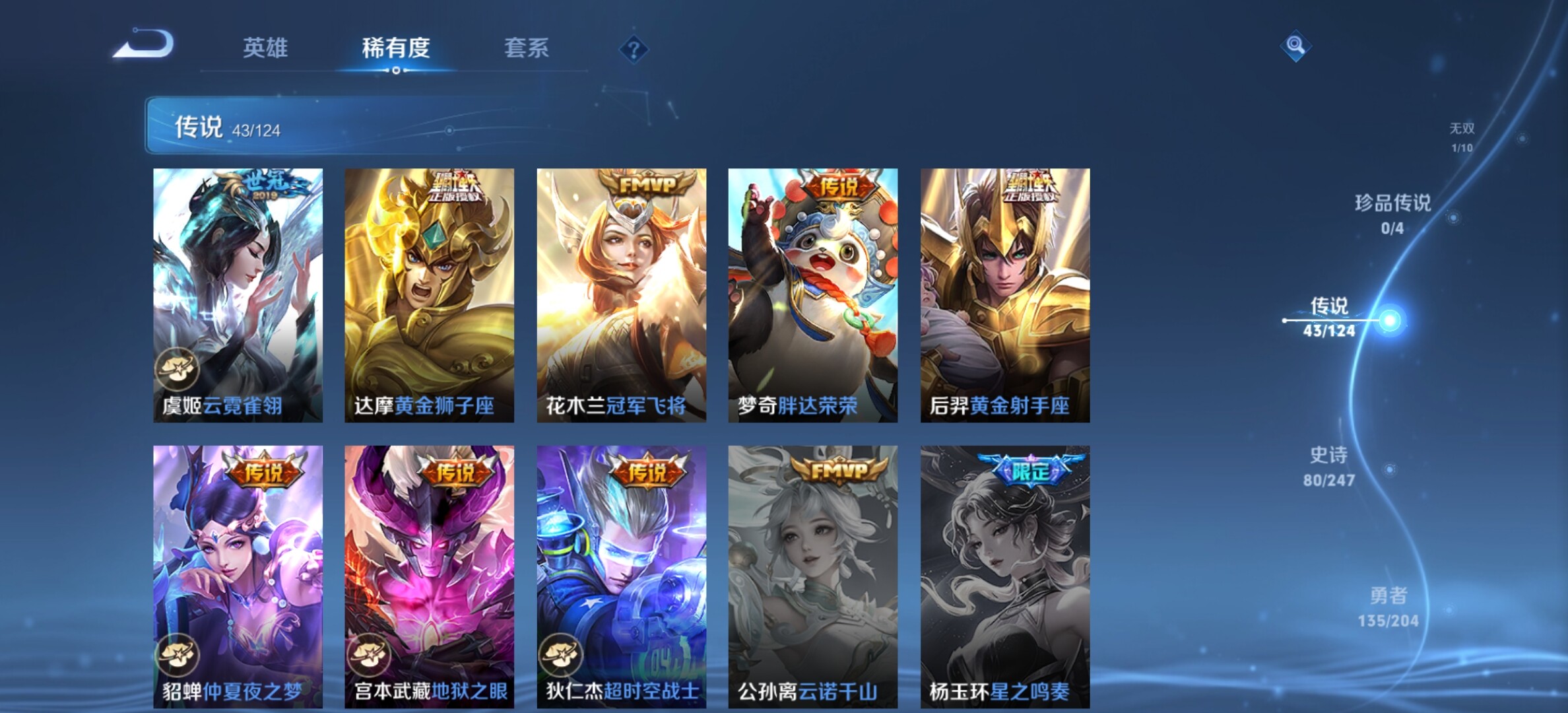
Task: Jump to the 珍品传说 rarity tier
Action: tap(1392, 213)
